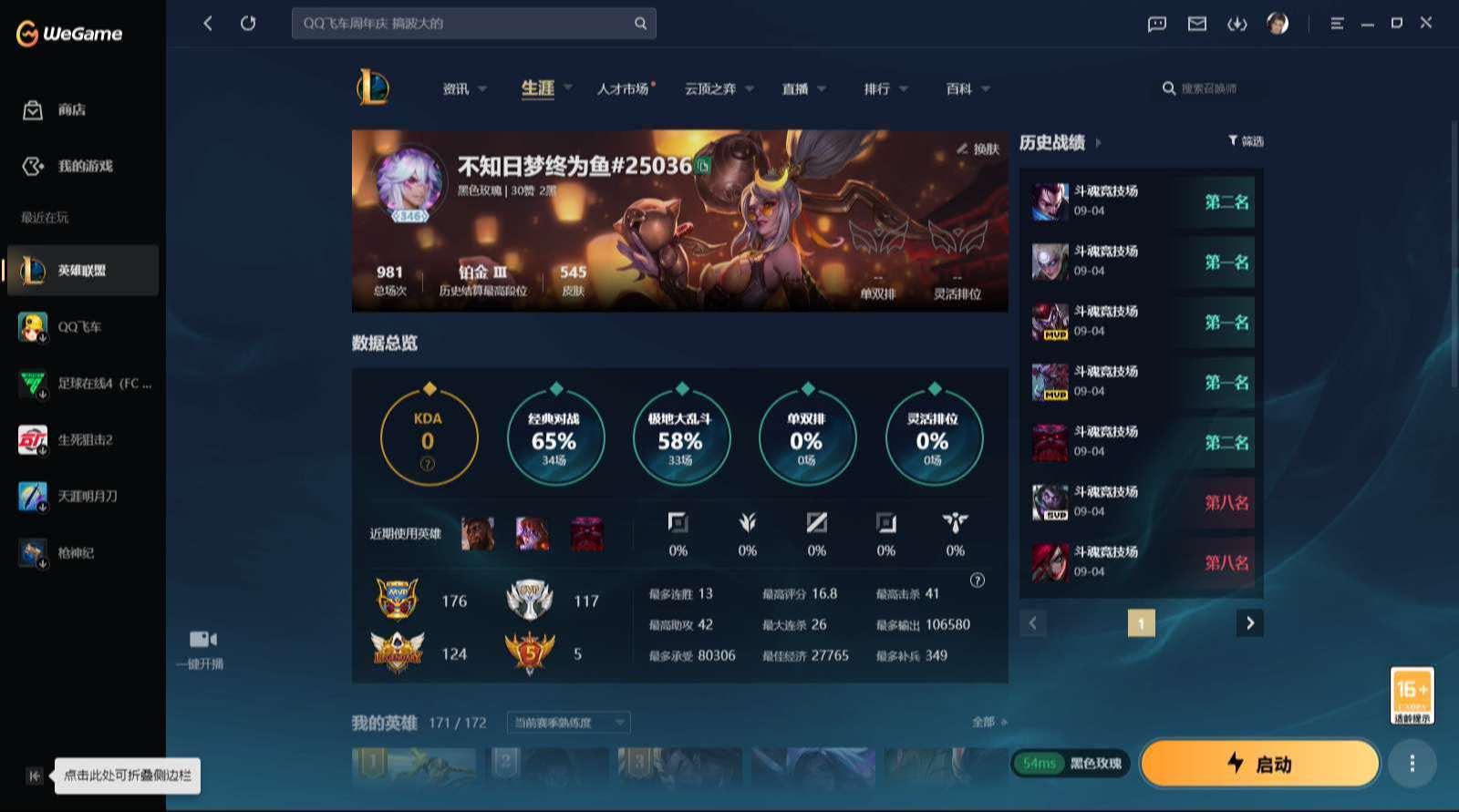The image size is (1459, 812).
Task: Expand the 云顶之弈 dropdown arrow
Action: (x=750, y=88)
